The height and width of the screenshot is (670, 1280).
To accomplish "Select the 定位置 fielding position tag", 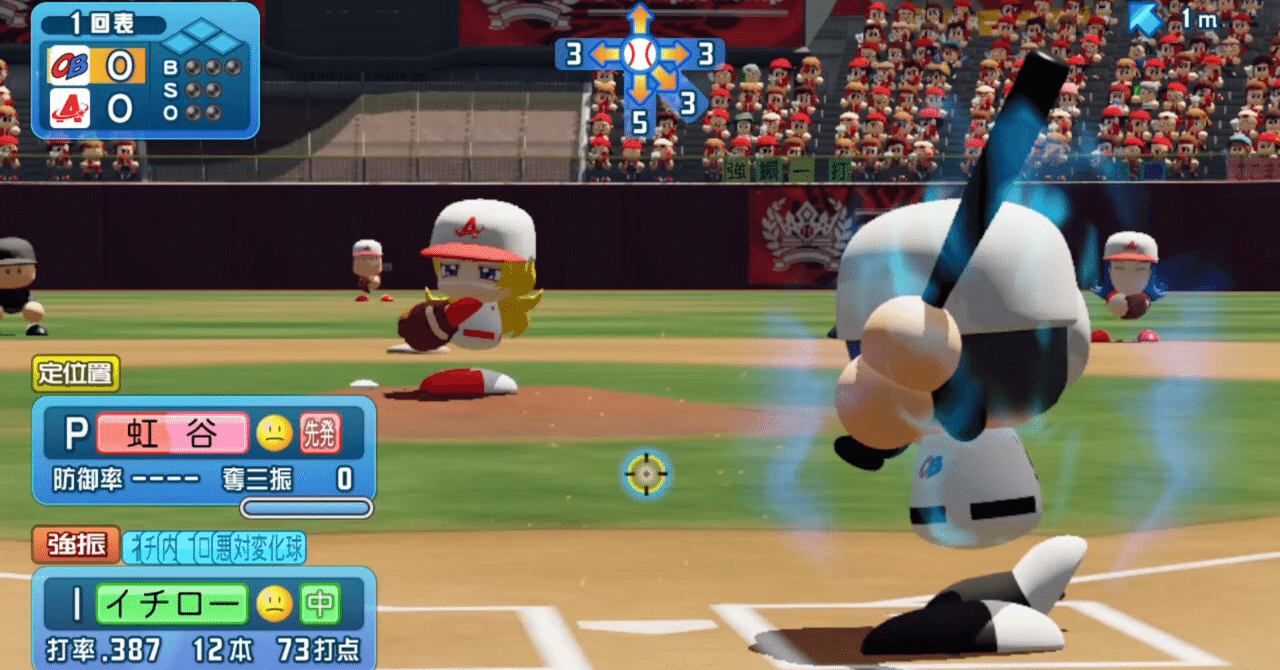I will (76, 374).
